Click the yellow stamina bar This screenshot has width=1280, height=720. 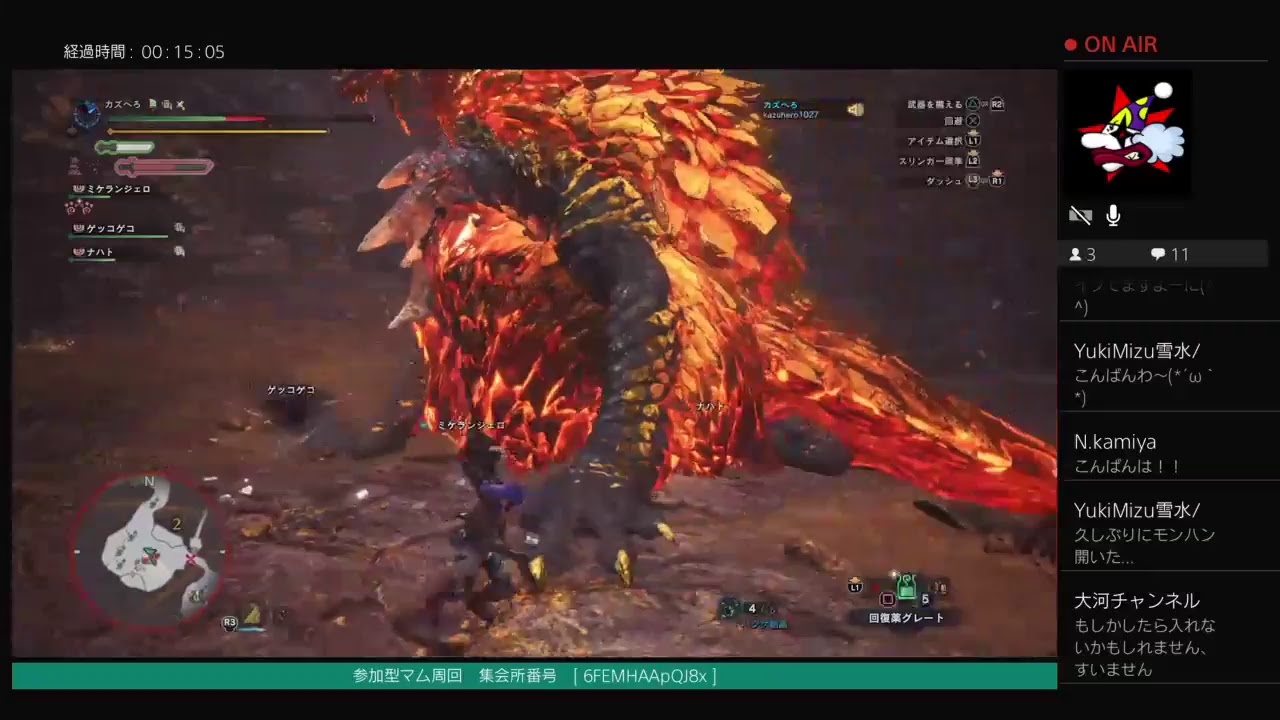click(220, 131)
